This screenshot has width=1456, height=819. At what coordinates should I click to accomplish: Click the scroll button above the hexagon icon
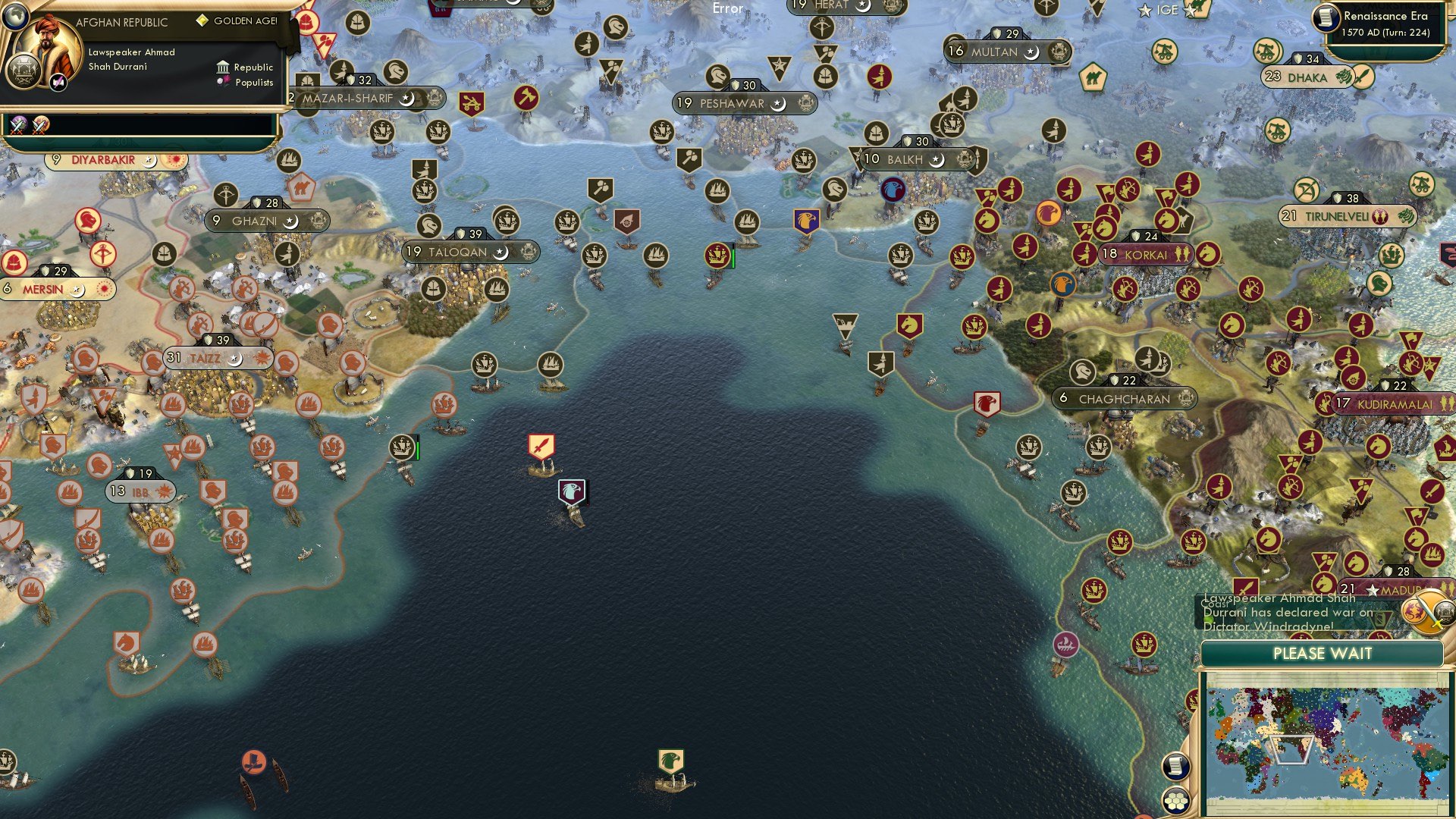pos(1177,766)
